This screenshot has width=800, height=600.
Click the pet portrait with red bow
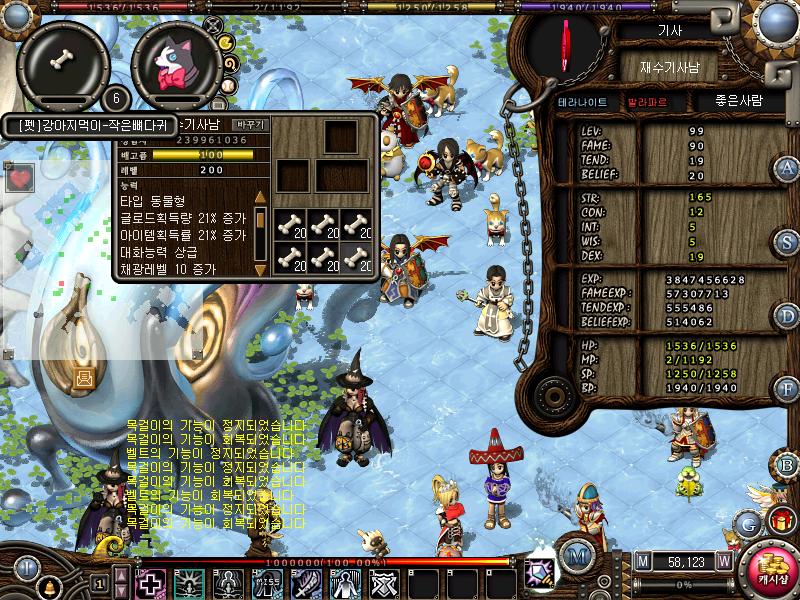175,65
